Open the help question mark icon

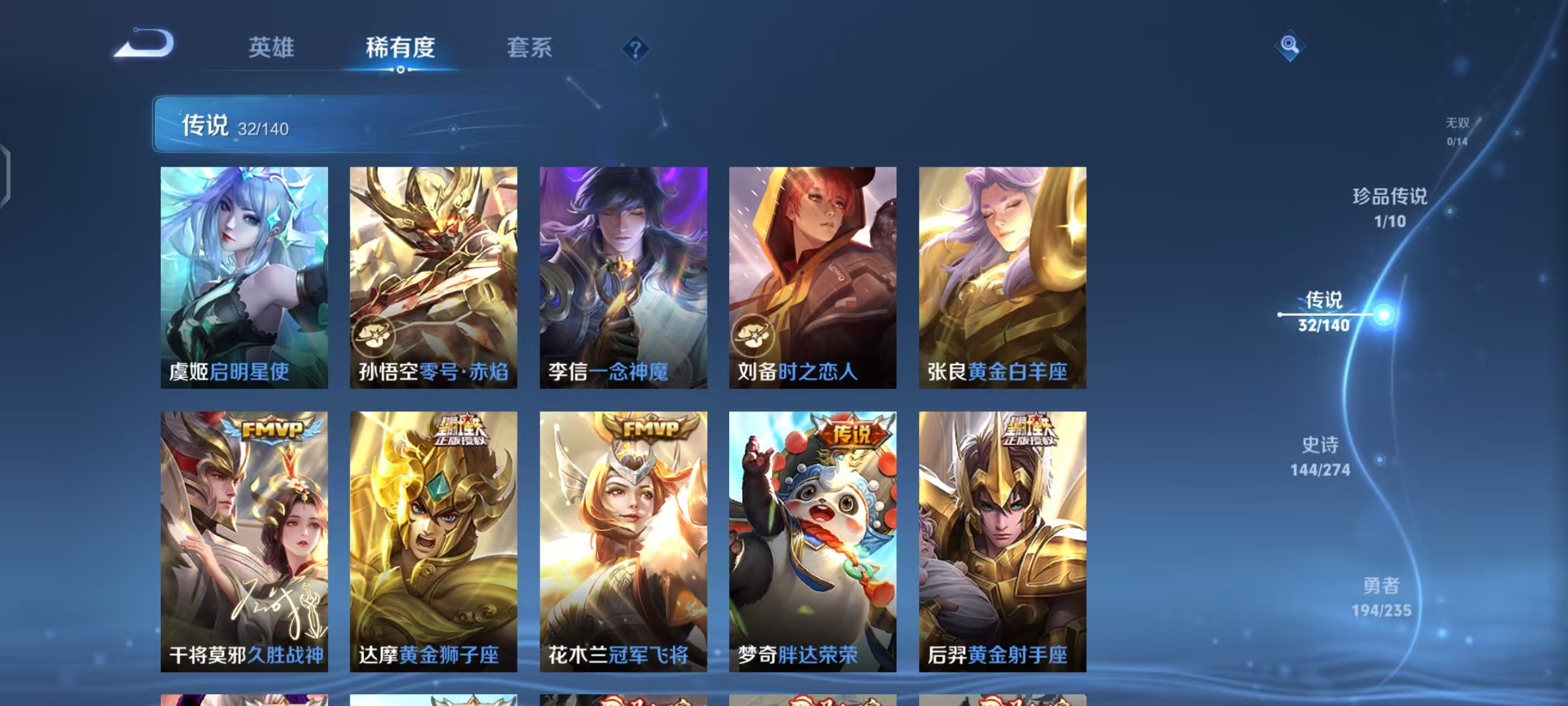click(x=634, y=48)
